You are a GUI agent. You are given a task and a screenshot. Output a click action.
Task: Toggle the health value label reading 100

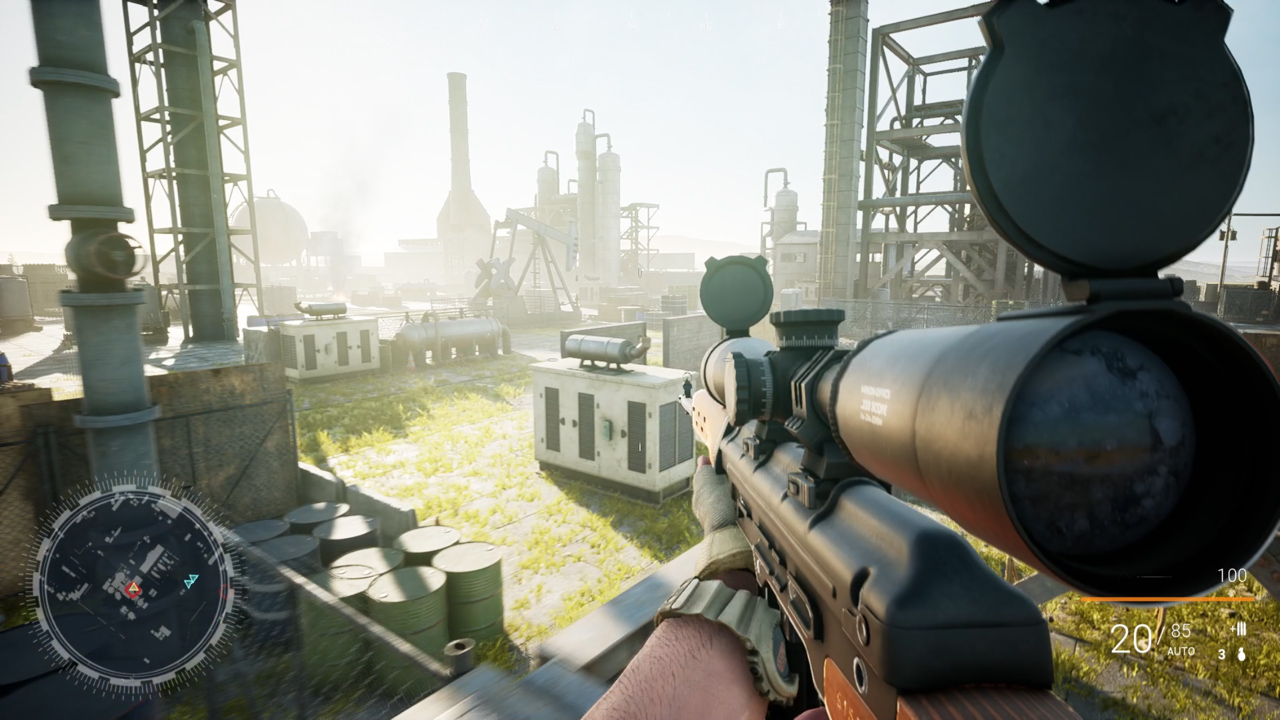(x=1231, y=573)
